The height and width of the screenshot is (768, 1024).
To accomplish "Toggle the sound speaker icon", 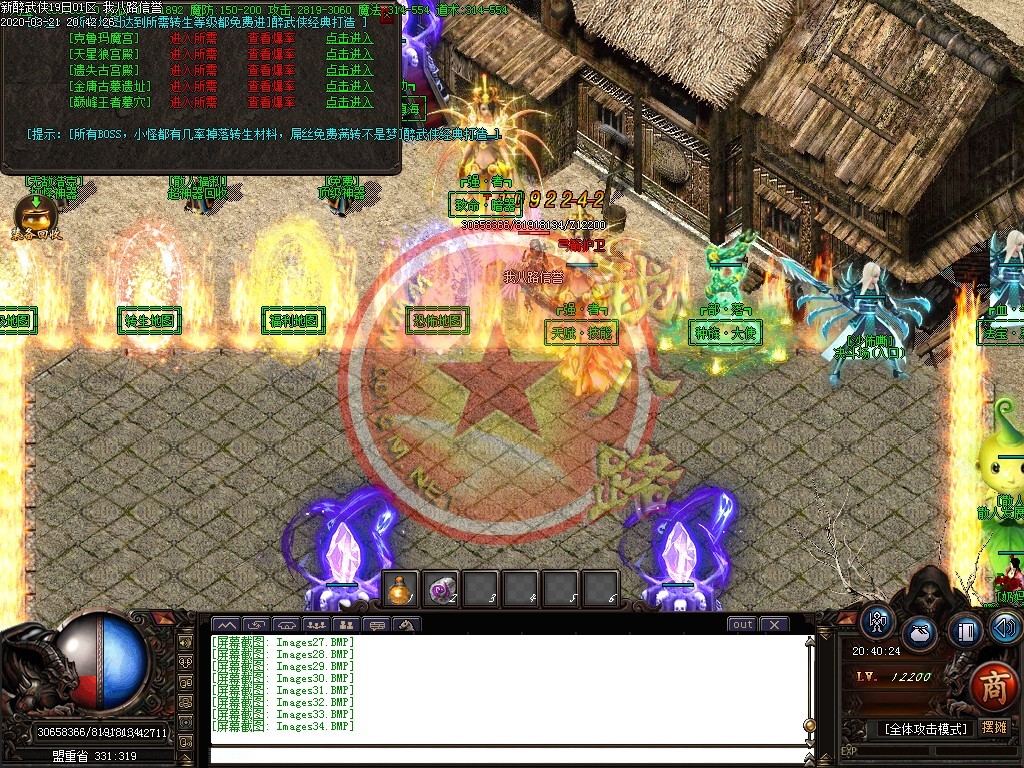I will pos(1005,627).
